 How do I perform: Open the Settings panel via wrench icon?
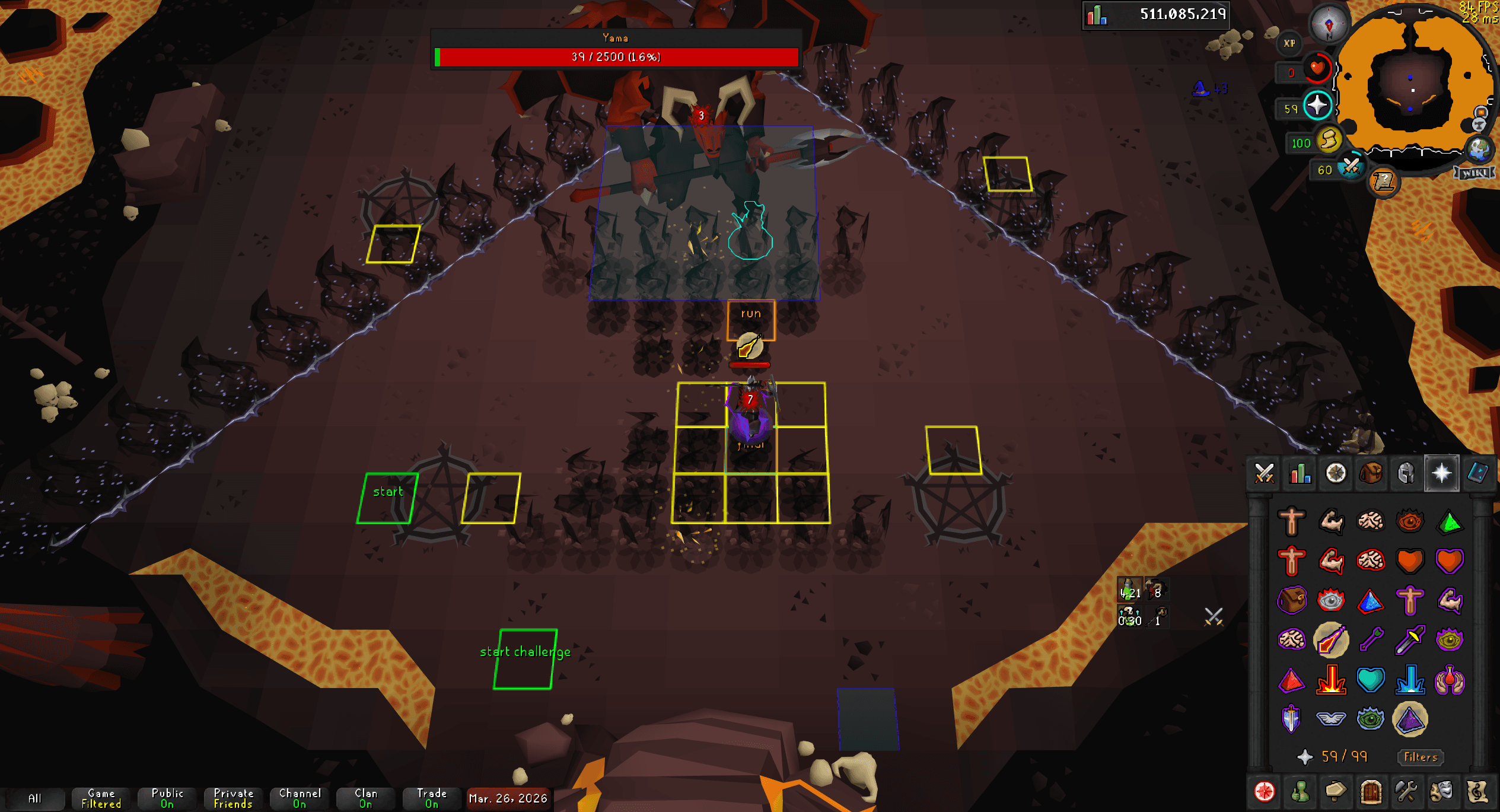click(1406, 791)
